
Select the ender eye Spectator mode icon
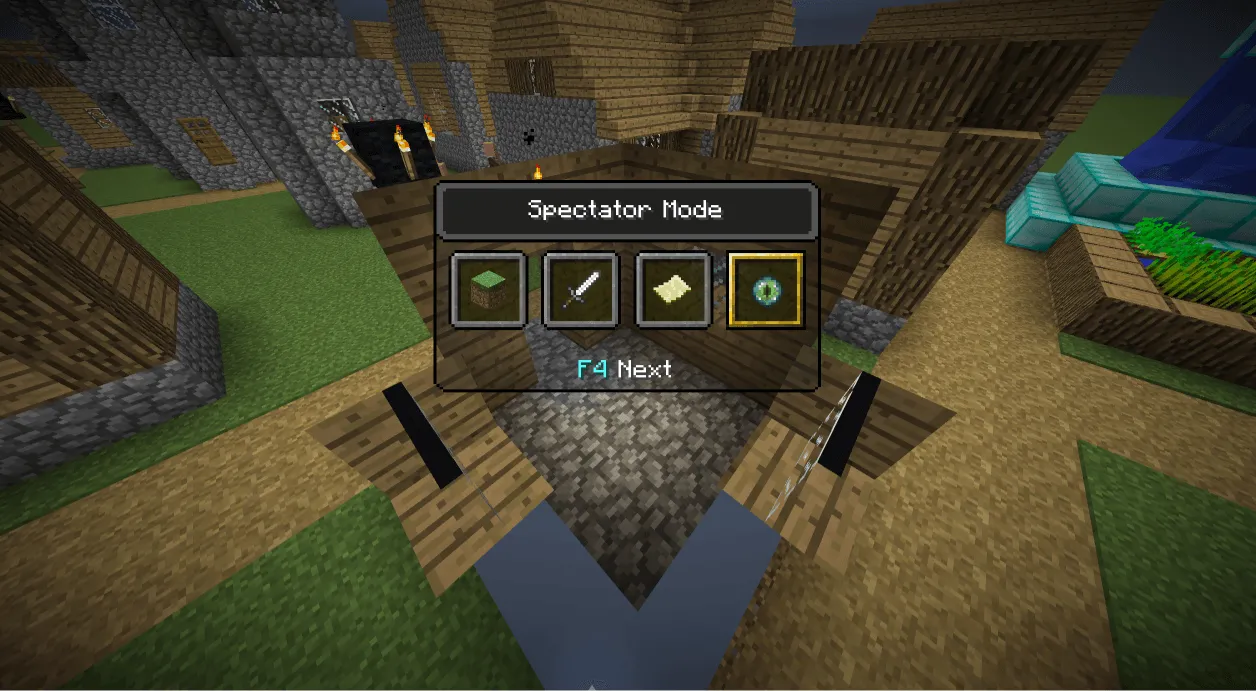pos(765,291)
